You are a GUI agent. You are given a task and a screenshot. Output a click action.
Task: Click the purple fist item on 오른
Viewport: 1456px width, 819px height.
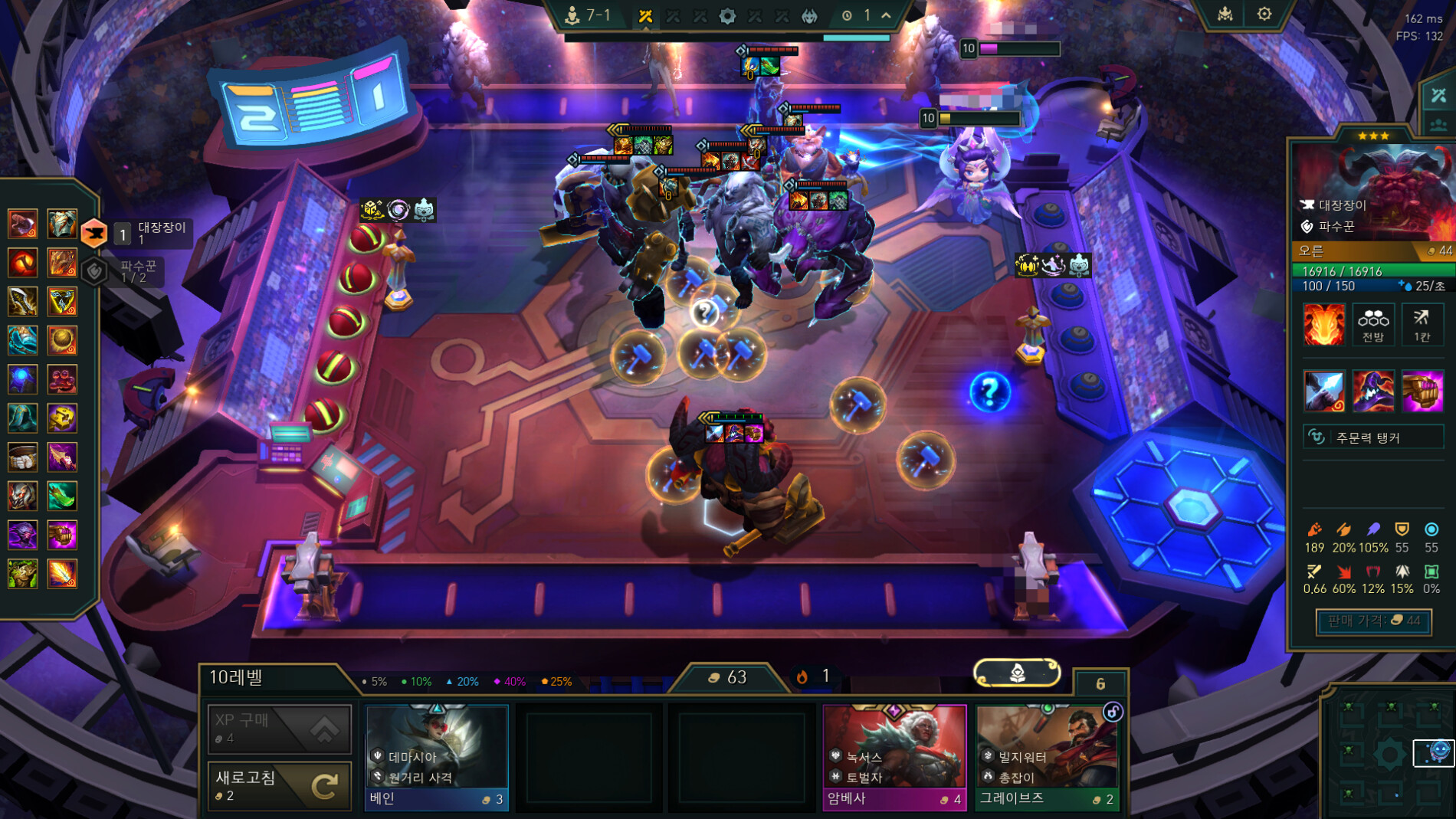[1422, 391]
